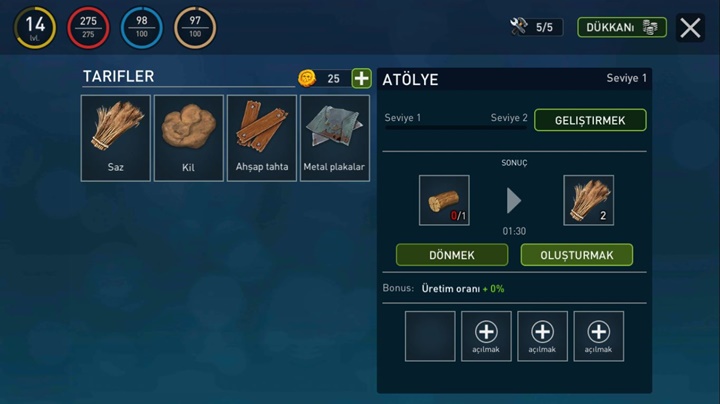This screenshot has height=404, width=720.
Task: Pick the Metal plakalar recipe
Action: pos(335,138)
